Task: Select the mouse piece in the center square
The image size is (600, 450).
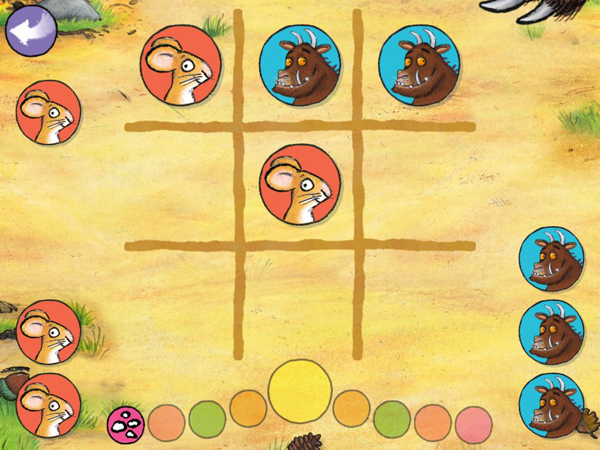Action: 299,186
